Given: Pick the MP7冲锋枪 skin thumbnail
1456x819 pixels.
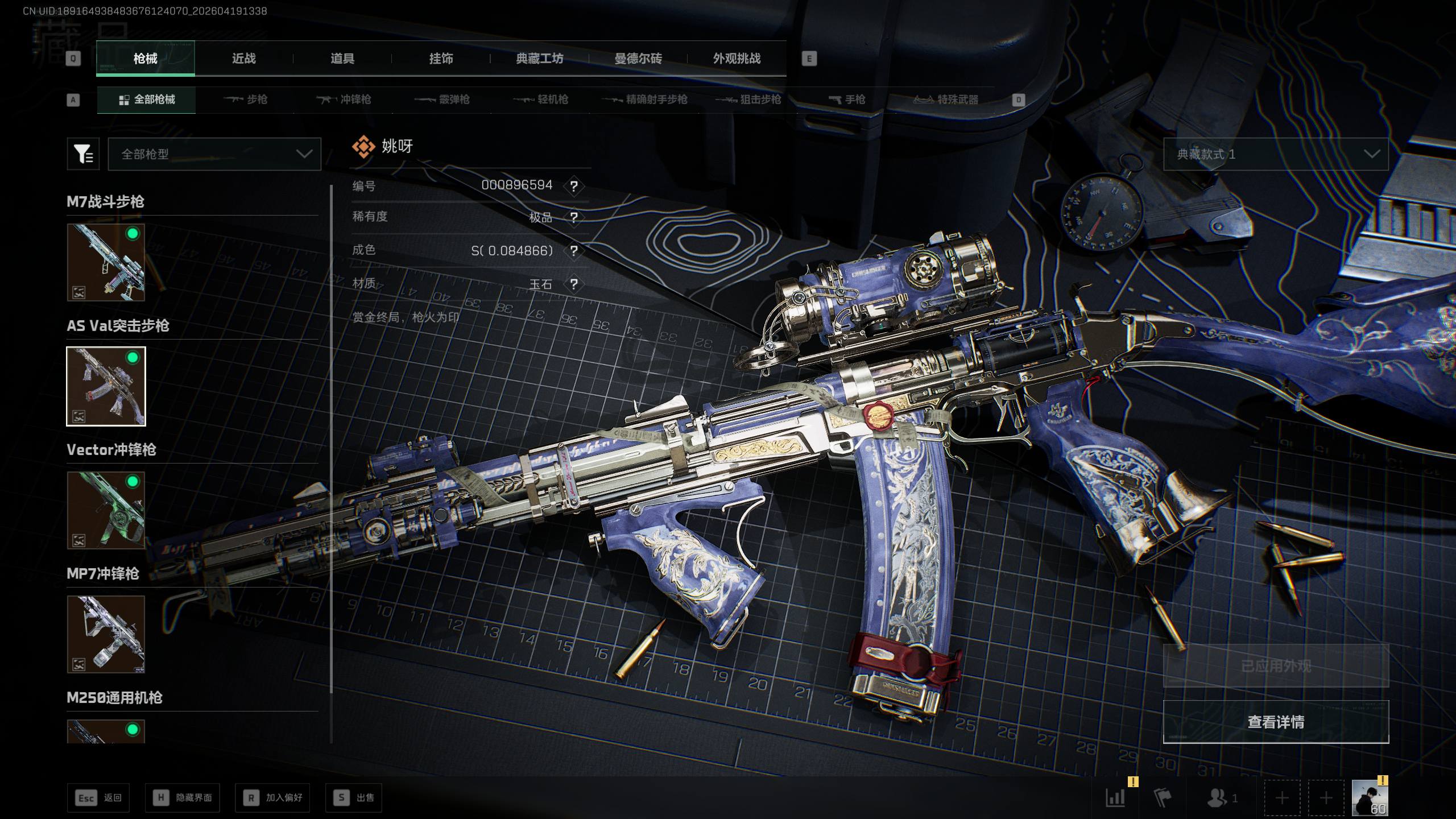Looking at the screenshot, I should [106, 634].
